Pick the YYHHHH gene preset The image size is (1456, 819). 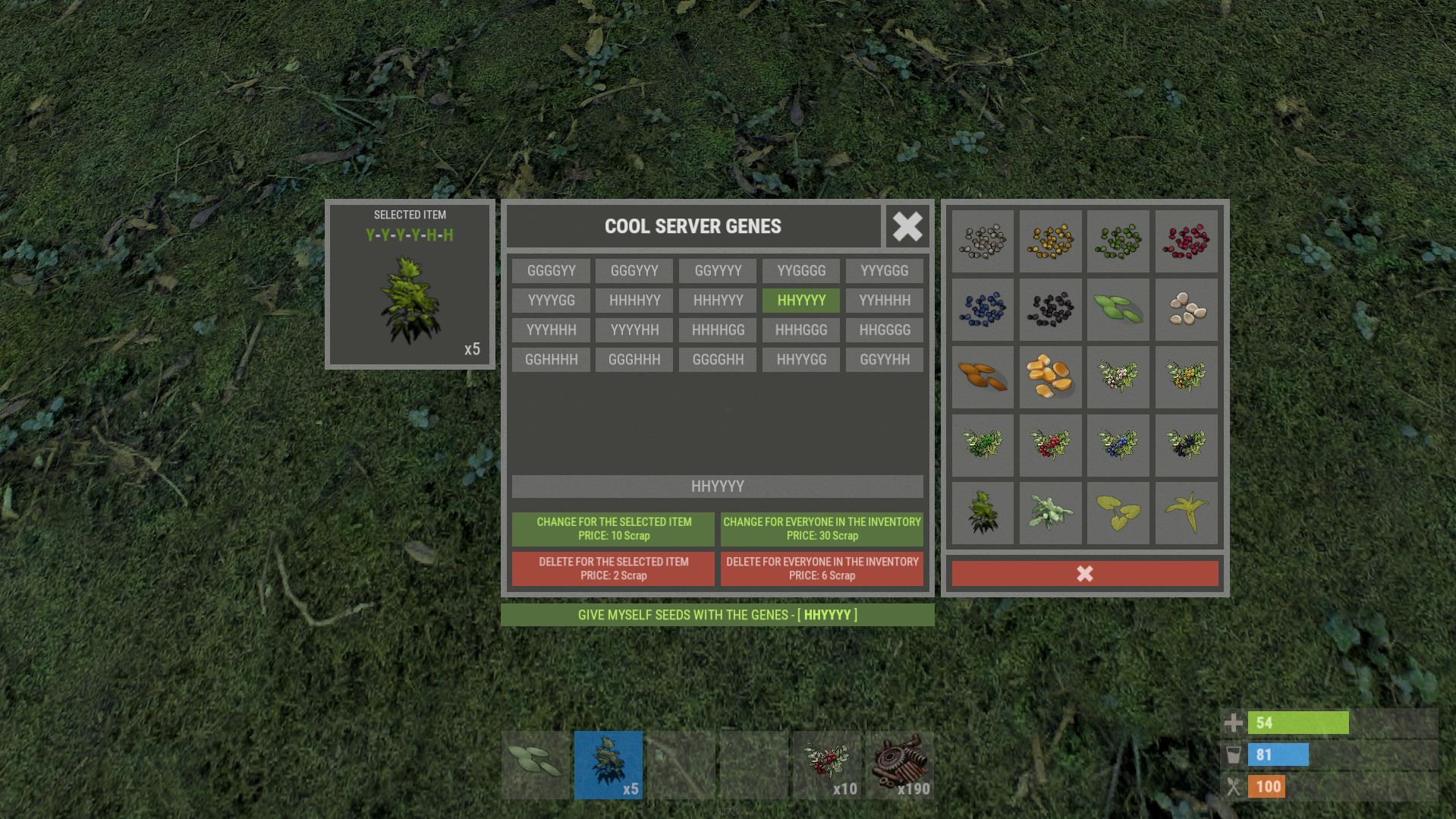[x=884, y=301]
